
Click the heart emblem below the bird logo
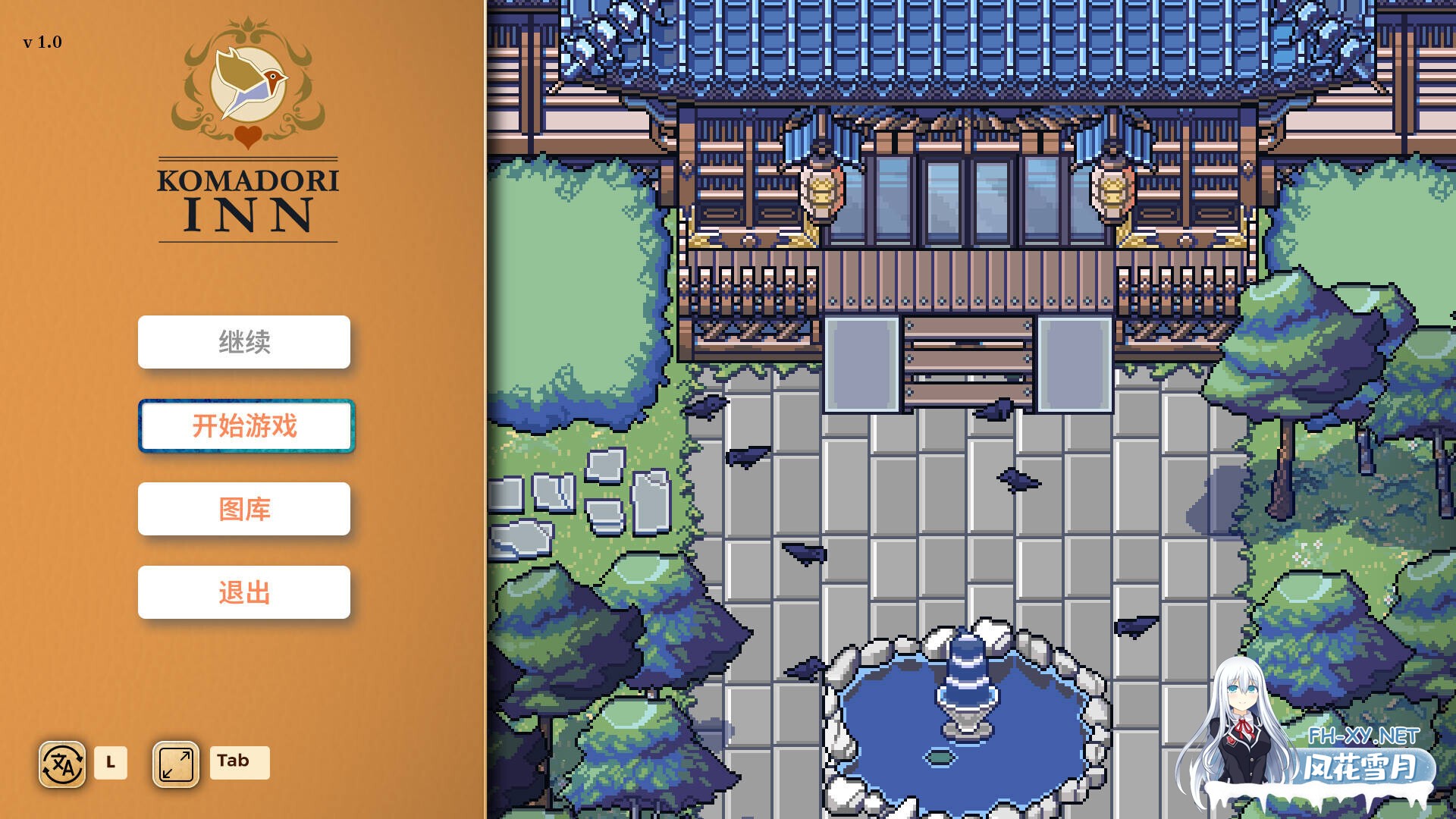pyautogui.click(x=246, y=135)
